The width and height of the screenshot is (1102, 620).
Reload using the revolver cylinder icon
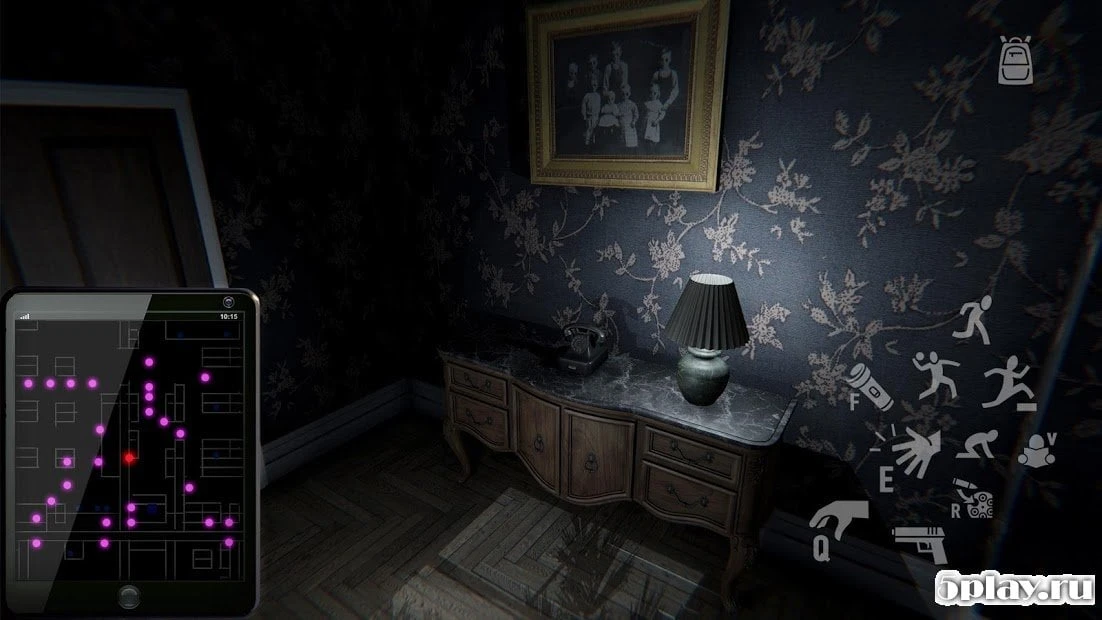tap(974, 498)
